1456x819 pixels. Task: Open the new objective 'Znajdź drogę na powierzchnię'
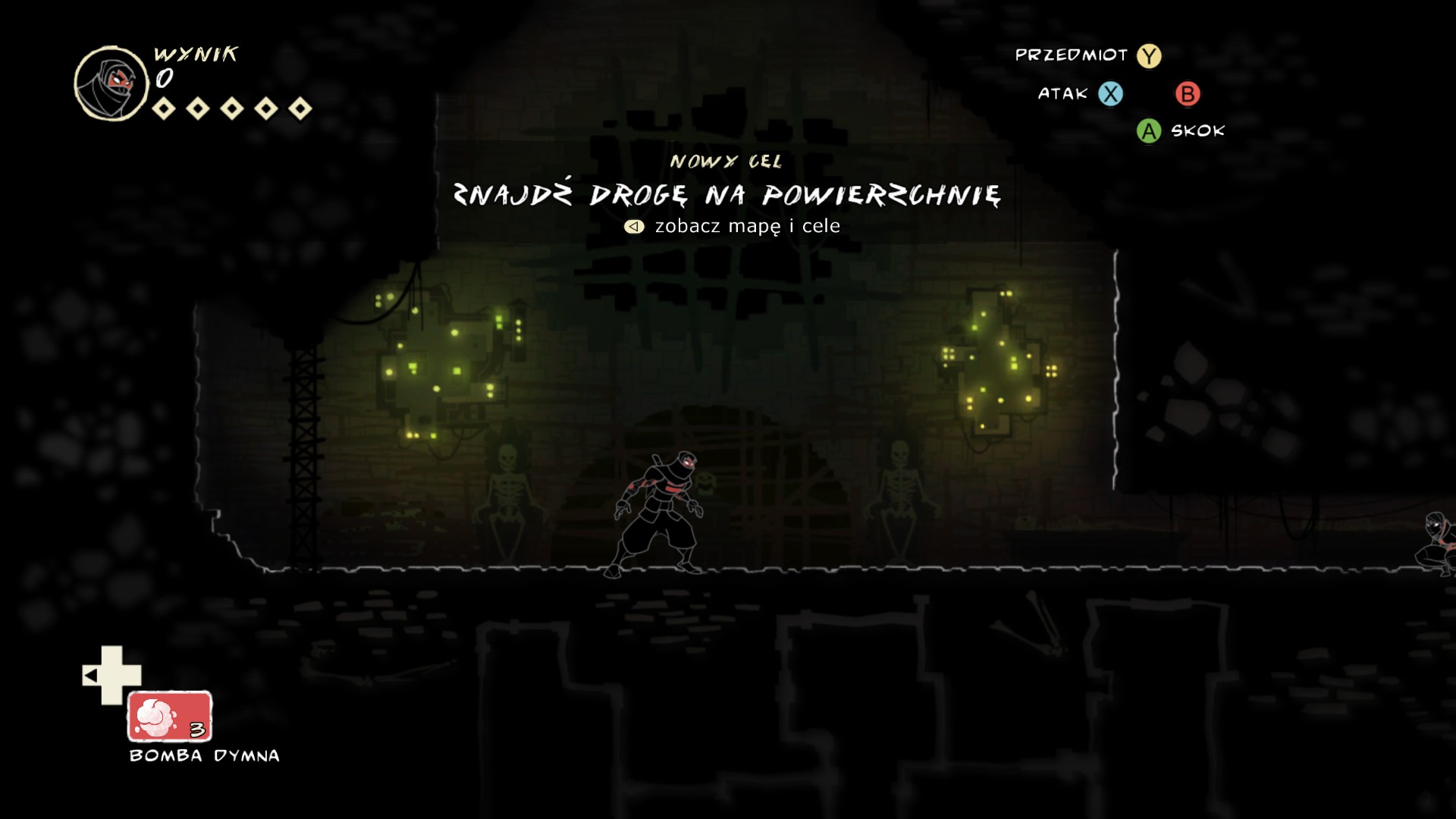[x=726, y=195]
